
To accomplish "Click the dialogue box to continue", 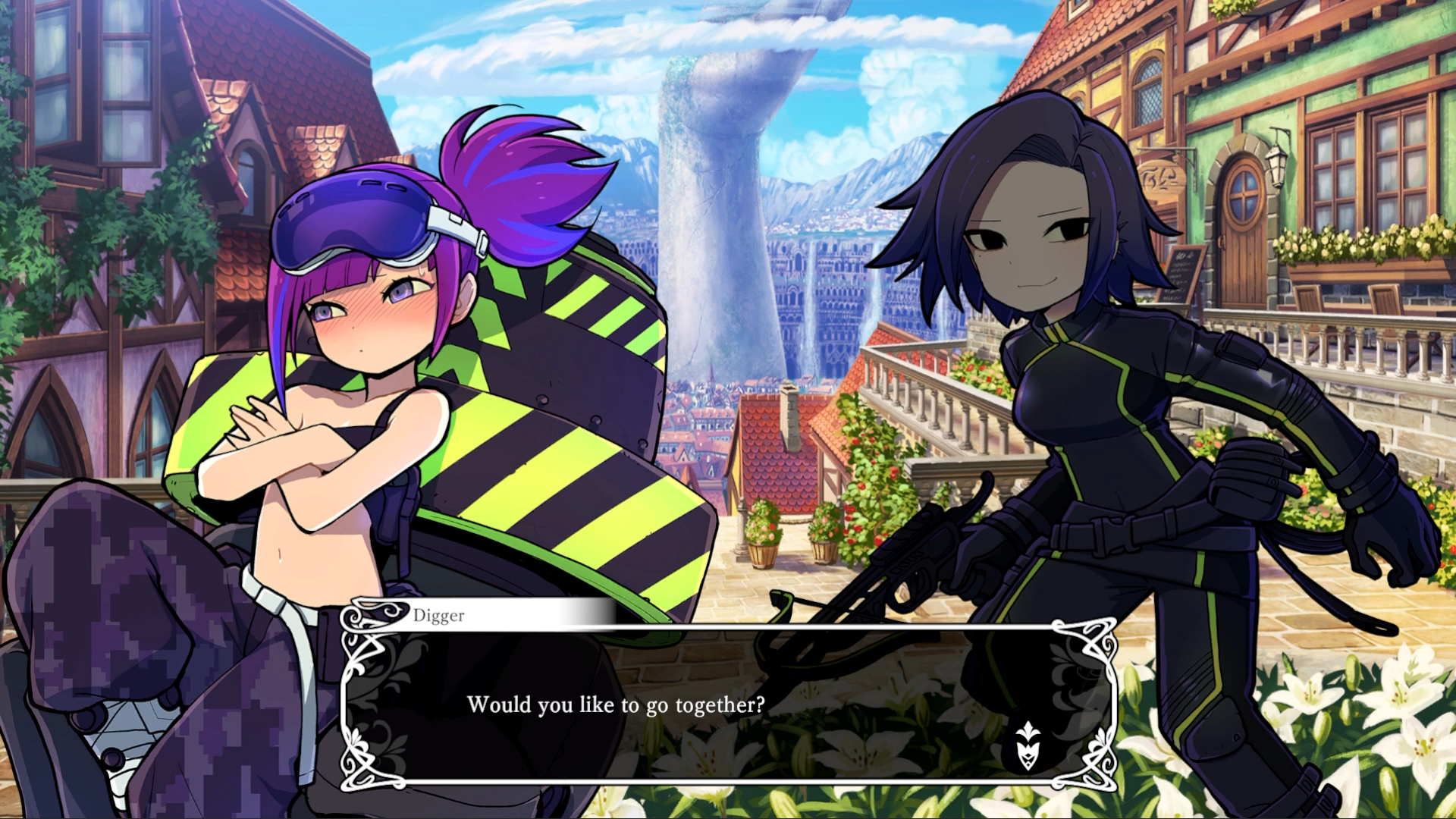I will [x=728, y=705].
